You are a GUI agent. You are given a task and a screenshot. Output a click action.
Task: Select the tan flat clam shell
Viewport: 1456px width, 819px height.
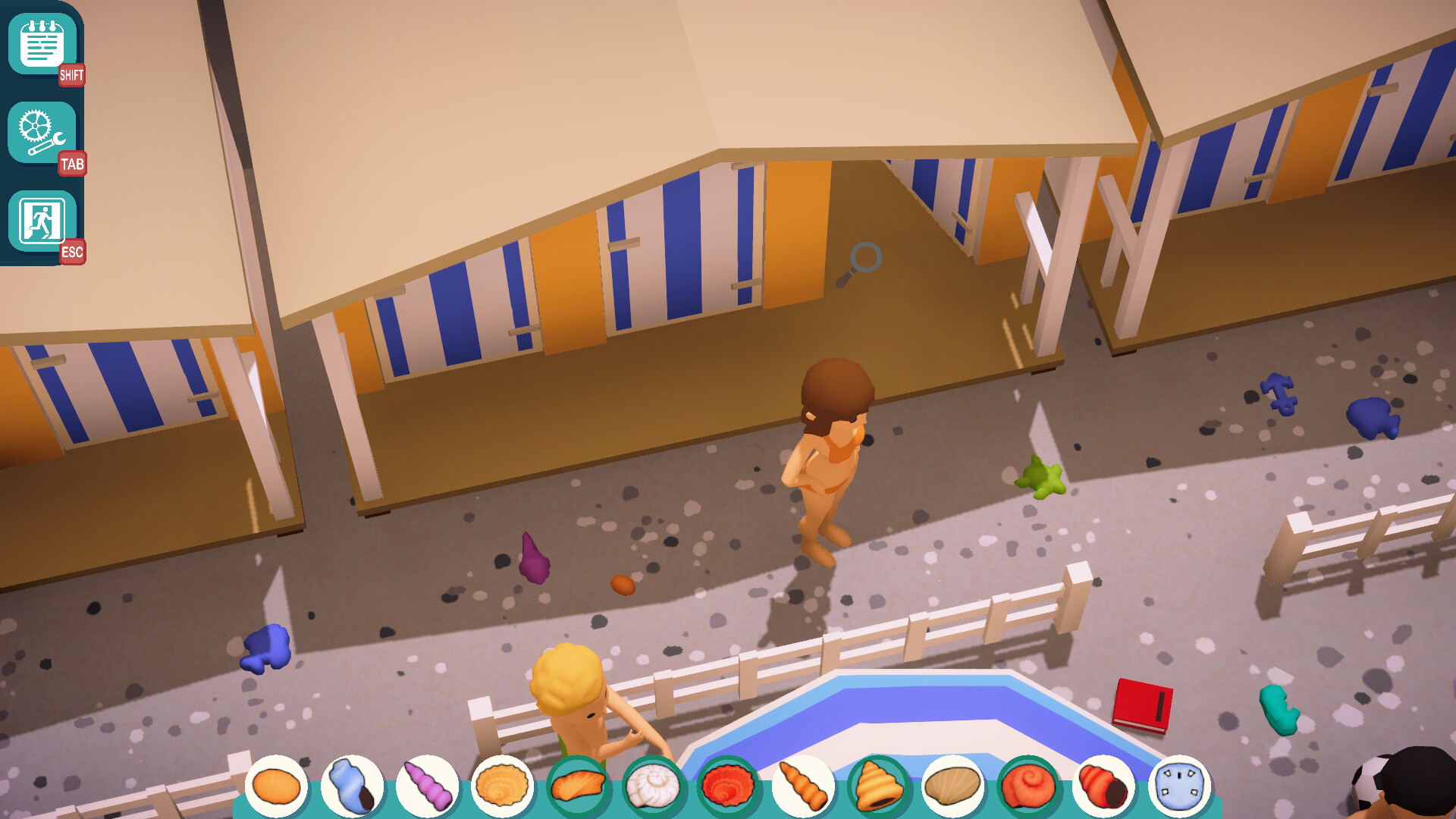tap(952, 786)
